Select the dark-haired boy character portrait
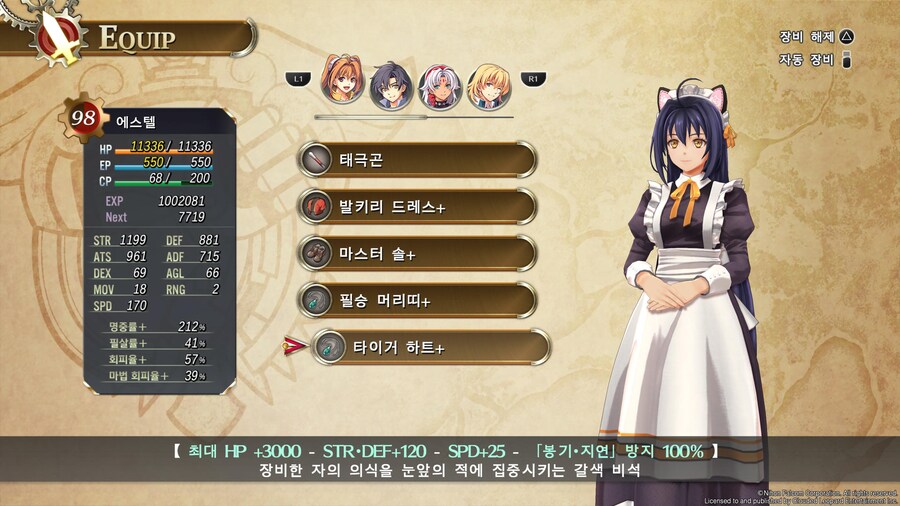This screenshot has height=506, width=900. (x=390, y=87)
